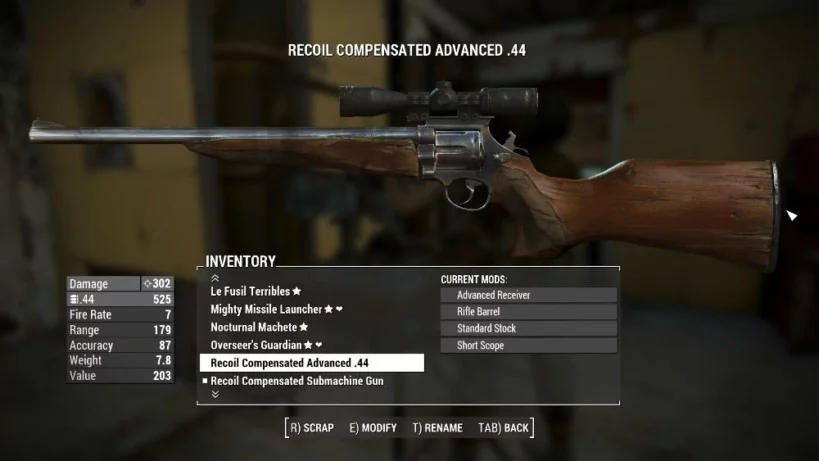Image resolution: width=819 pixels, height=461 pixels.
Task: Click the Standard Stock mod
Action: coord(529,329)
